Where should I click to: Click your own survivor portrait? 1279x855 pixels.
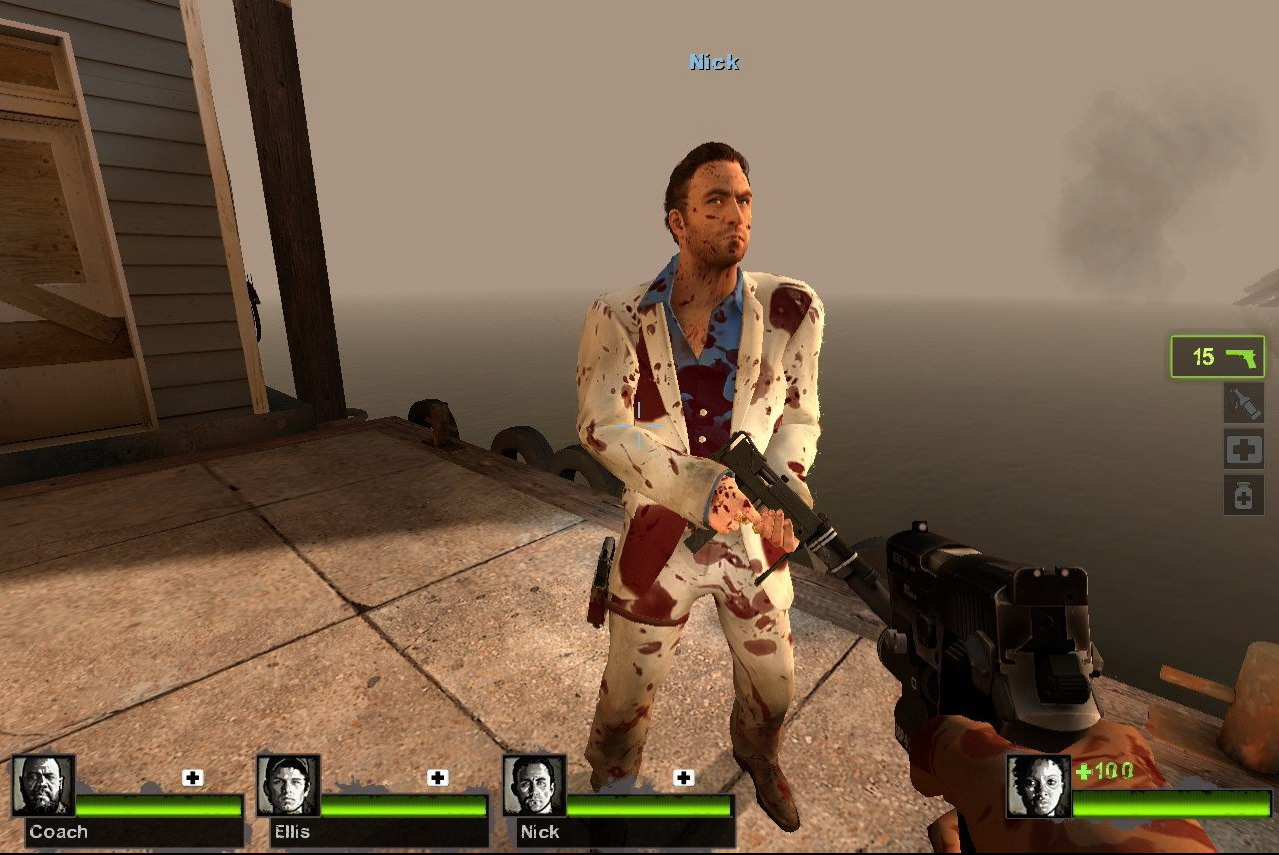tap(1037, 786)
